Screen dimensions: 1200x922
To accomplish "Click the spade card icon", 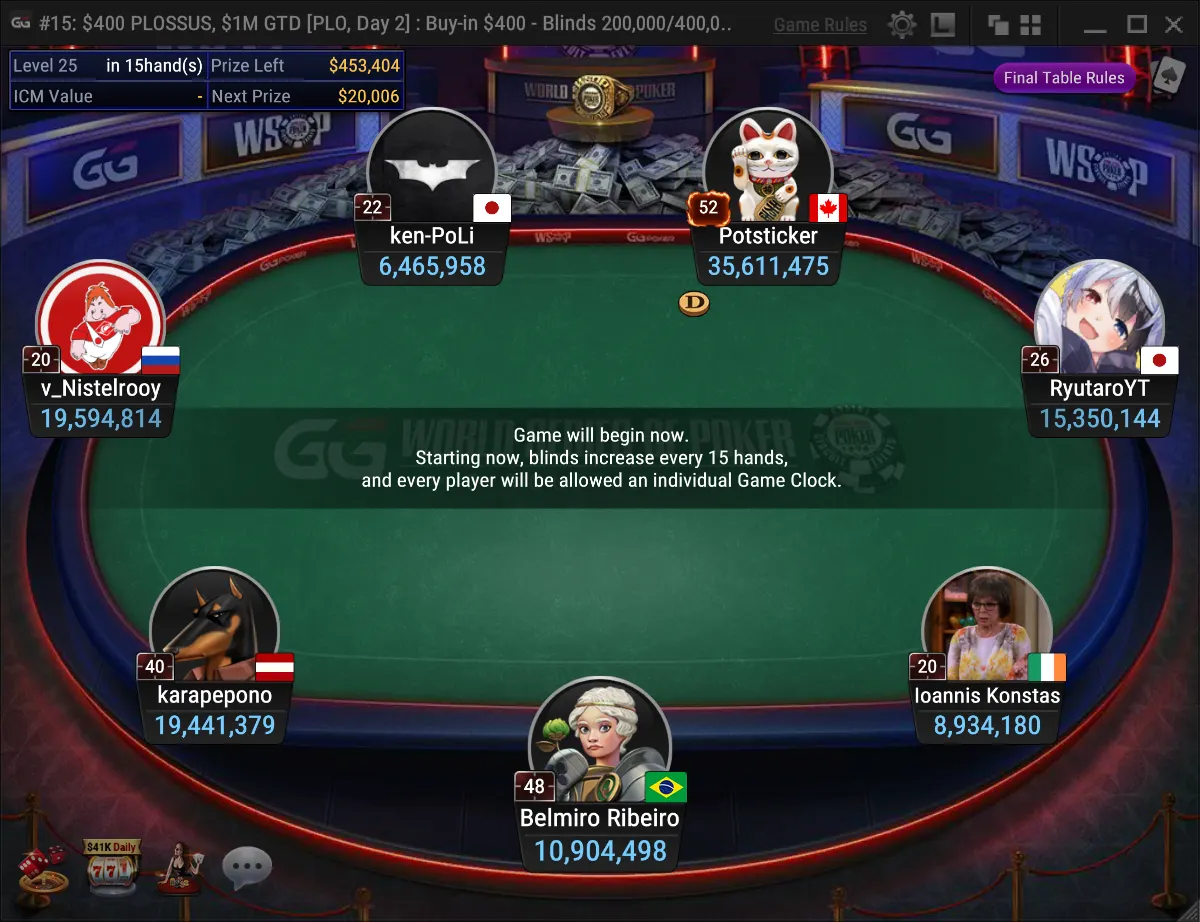I will coord(1167,74).
